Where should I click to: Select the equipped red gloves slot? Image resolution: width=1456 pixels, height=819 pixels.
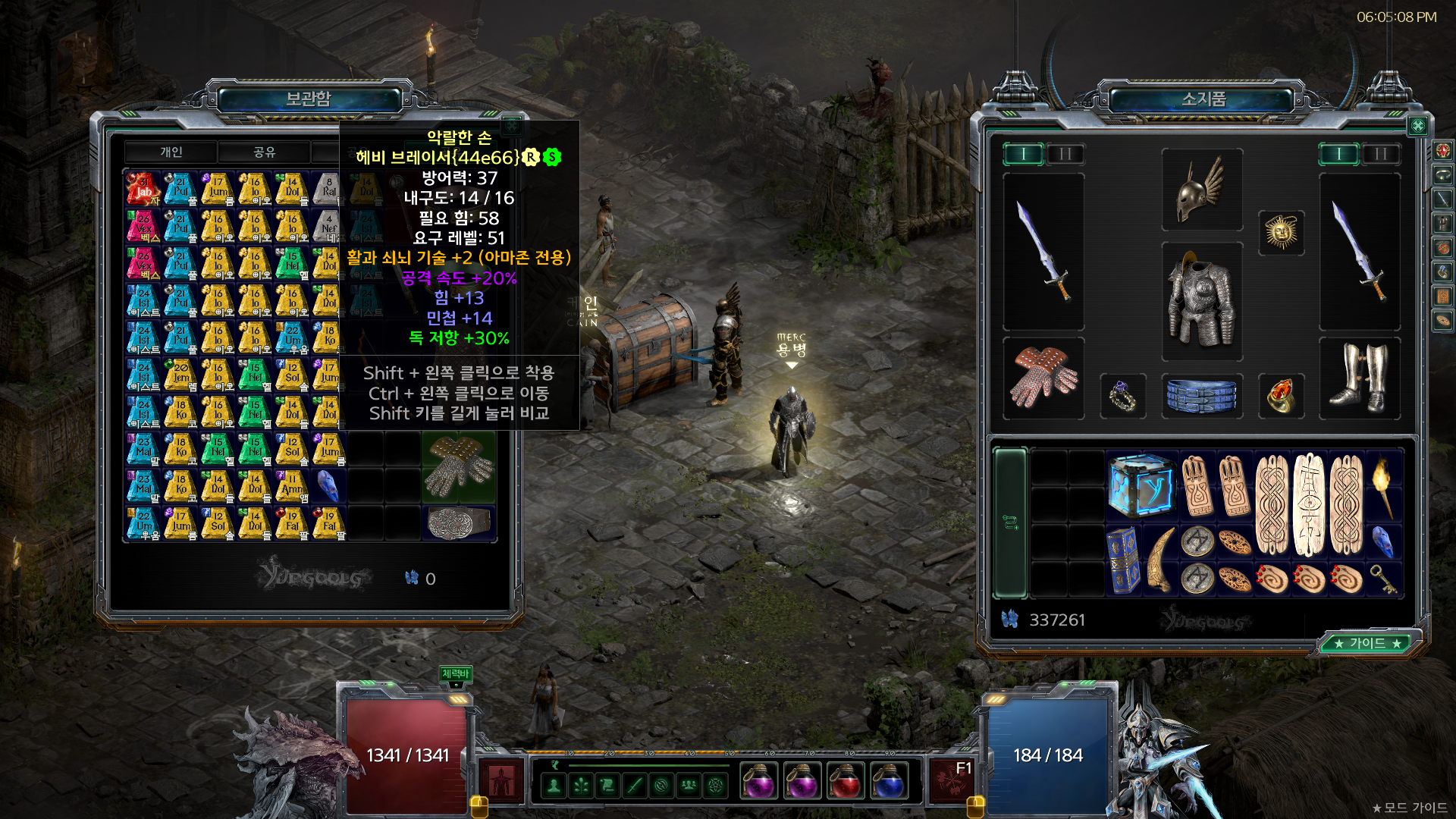point(1043,377)
